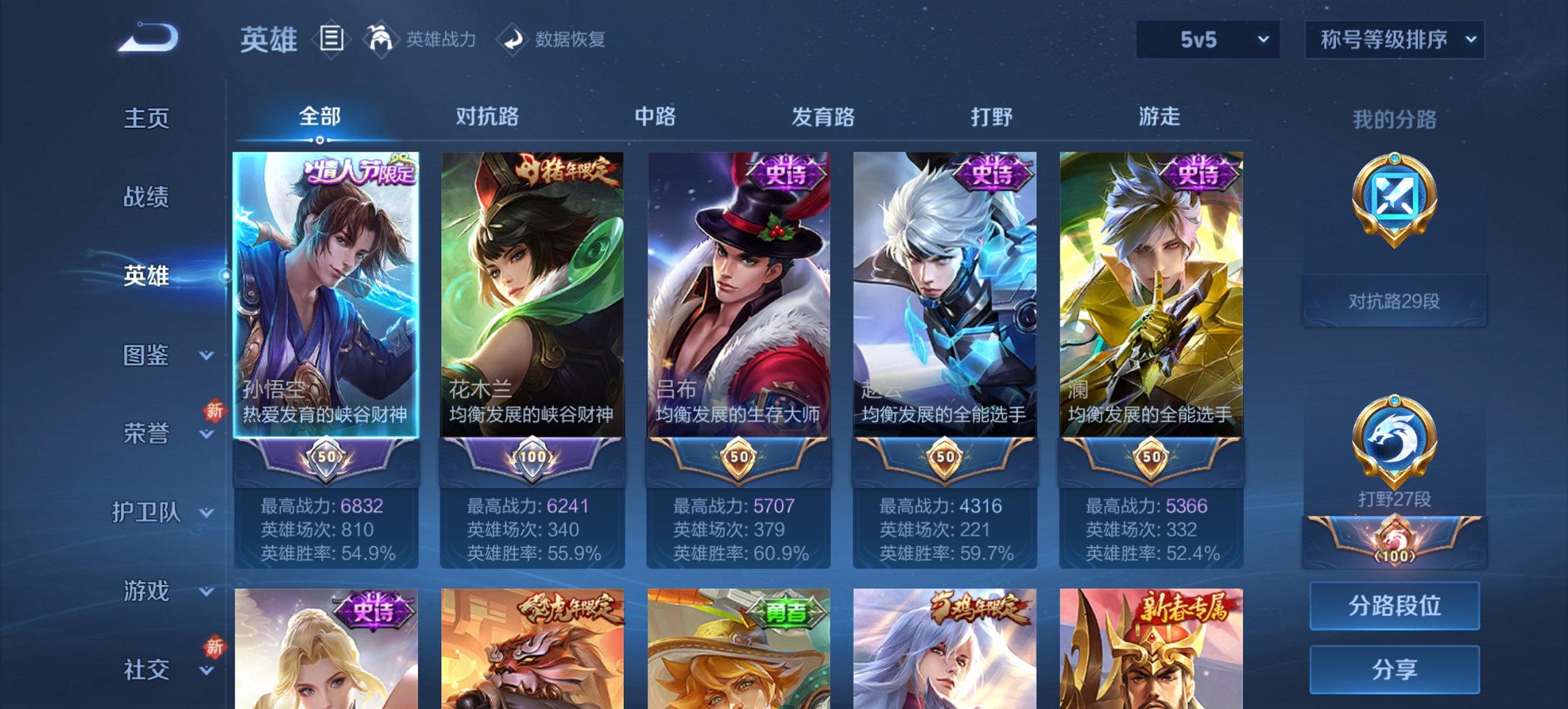Viewport: 1568px width, 709px height.
Task: Click the 英雄战力 hero power icon
Action: point(380,40)
